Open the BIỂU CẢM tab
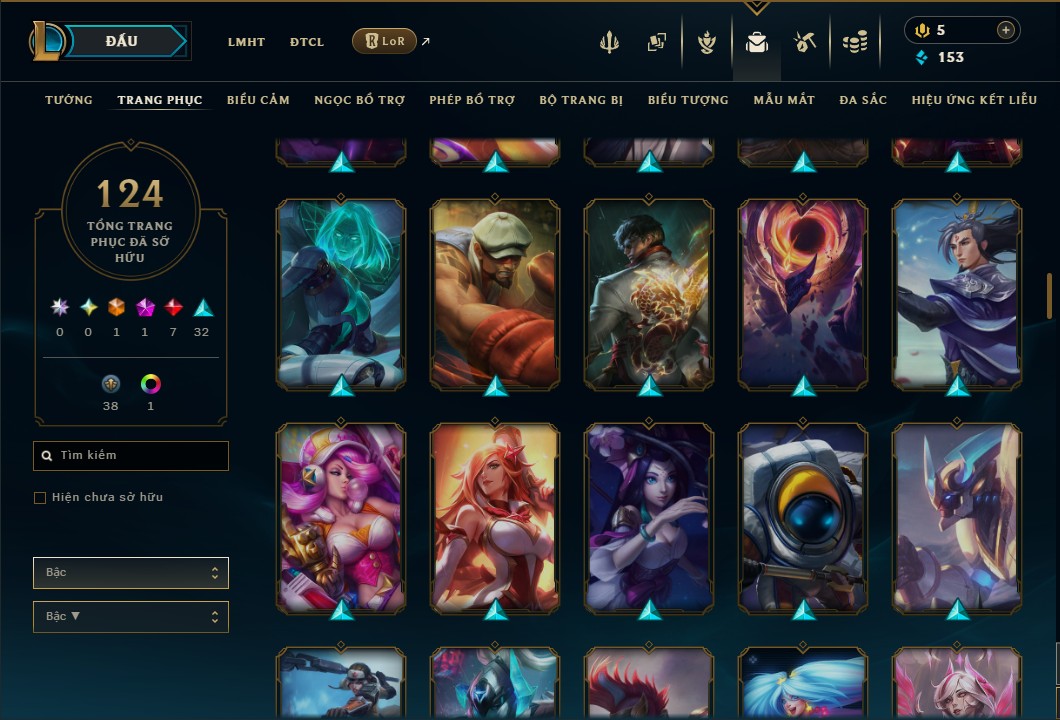The width and height of the screenshot is (1060, 720). click(258, 100)
